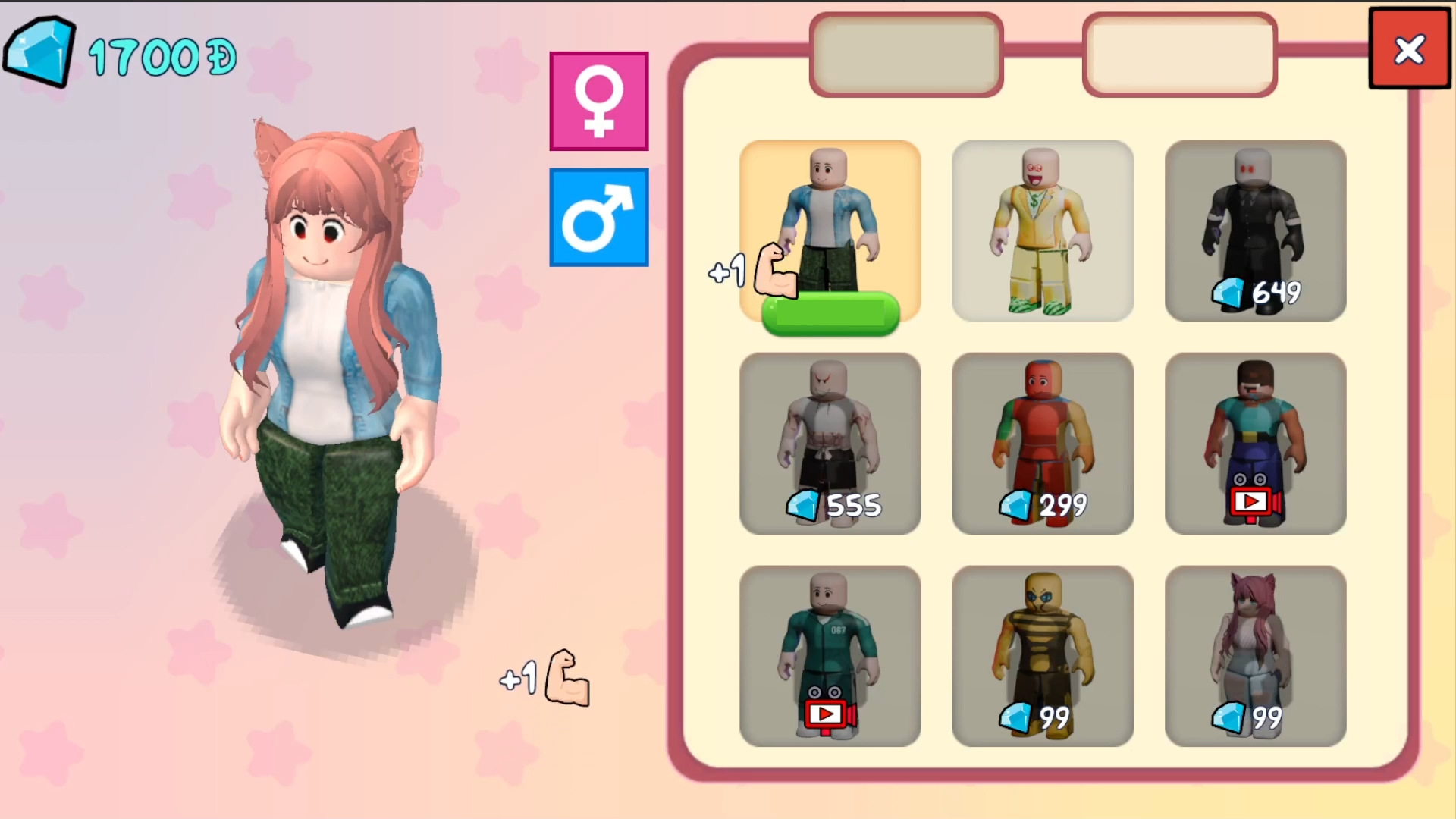Click the gem counter icon
The height and width of the screenshot is (819, 1456).
coord(40,51)
